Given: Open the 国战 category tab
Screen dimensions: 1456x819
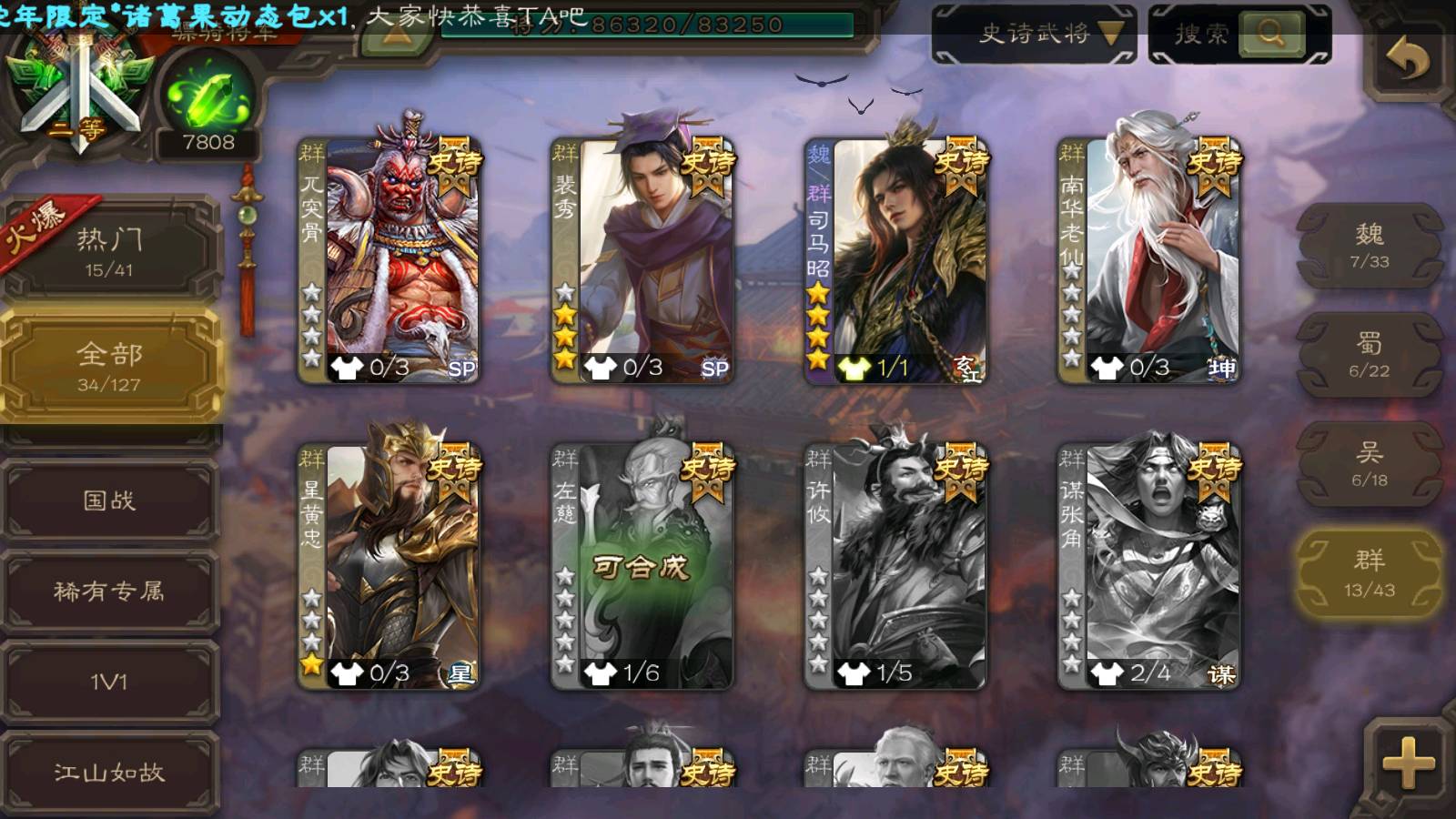Looking at the screenshot, I should pos(109,500).
